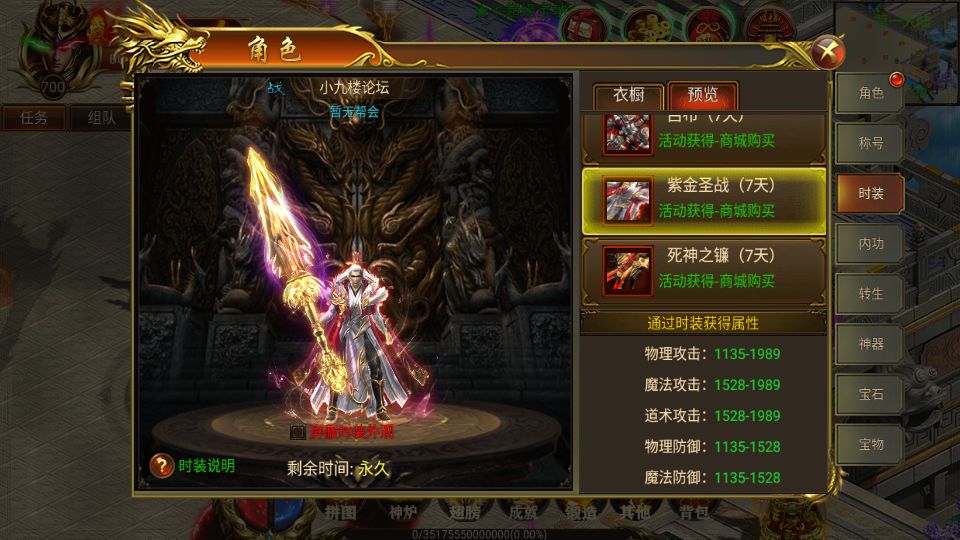Close the character panel

pos(829,51)
